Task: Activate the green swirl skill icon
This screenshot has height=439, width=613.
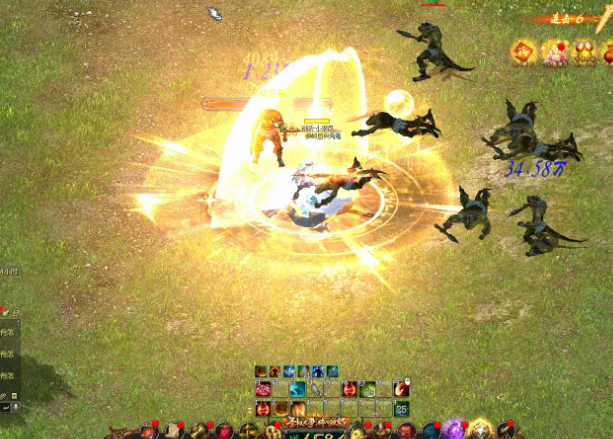Action: (x=368, y=389)
